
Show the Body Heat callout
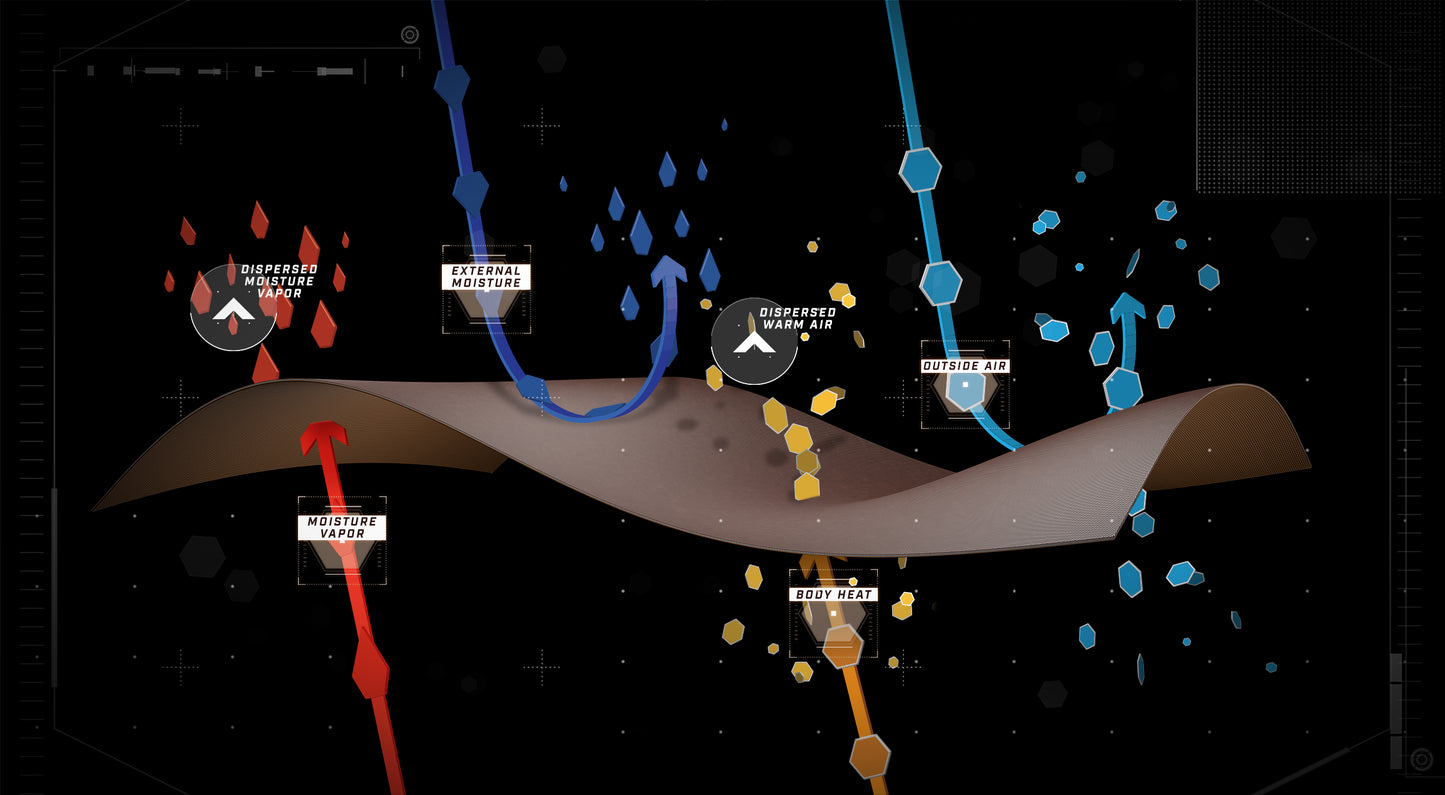(833, 594)
